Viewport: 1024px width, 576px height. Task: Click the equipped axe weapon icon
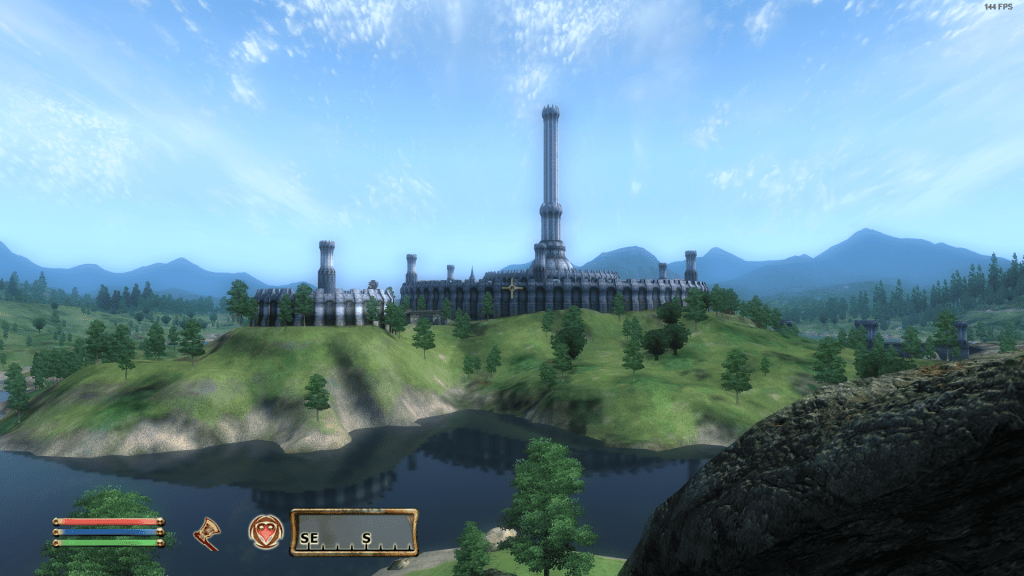[x=207, y=533]
